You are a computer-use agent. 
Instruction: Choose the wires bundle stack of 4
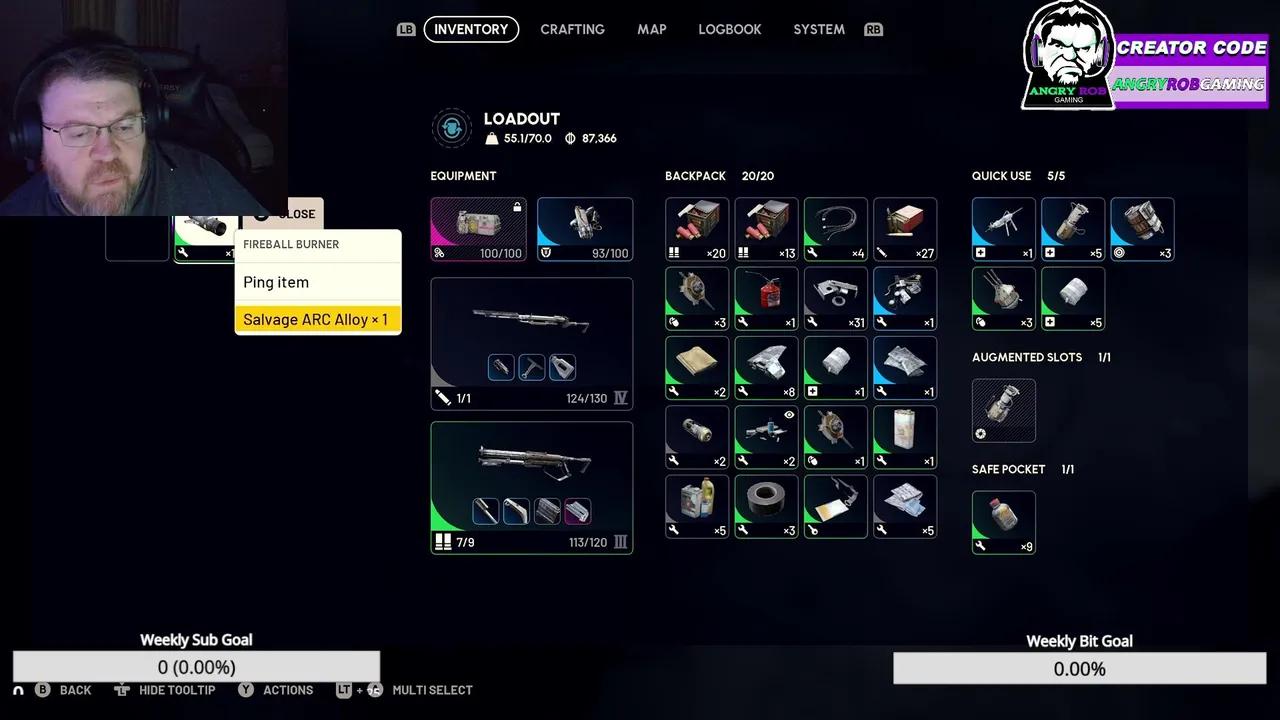(x=835, y=229)
